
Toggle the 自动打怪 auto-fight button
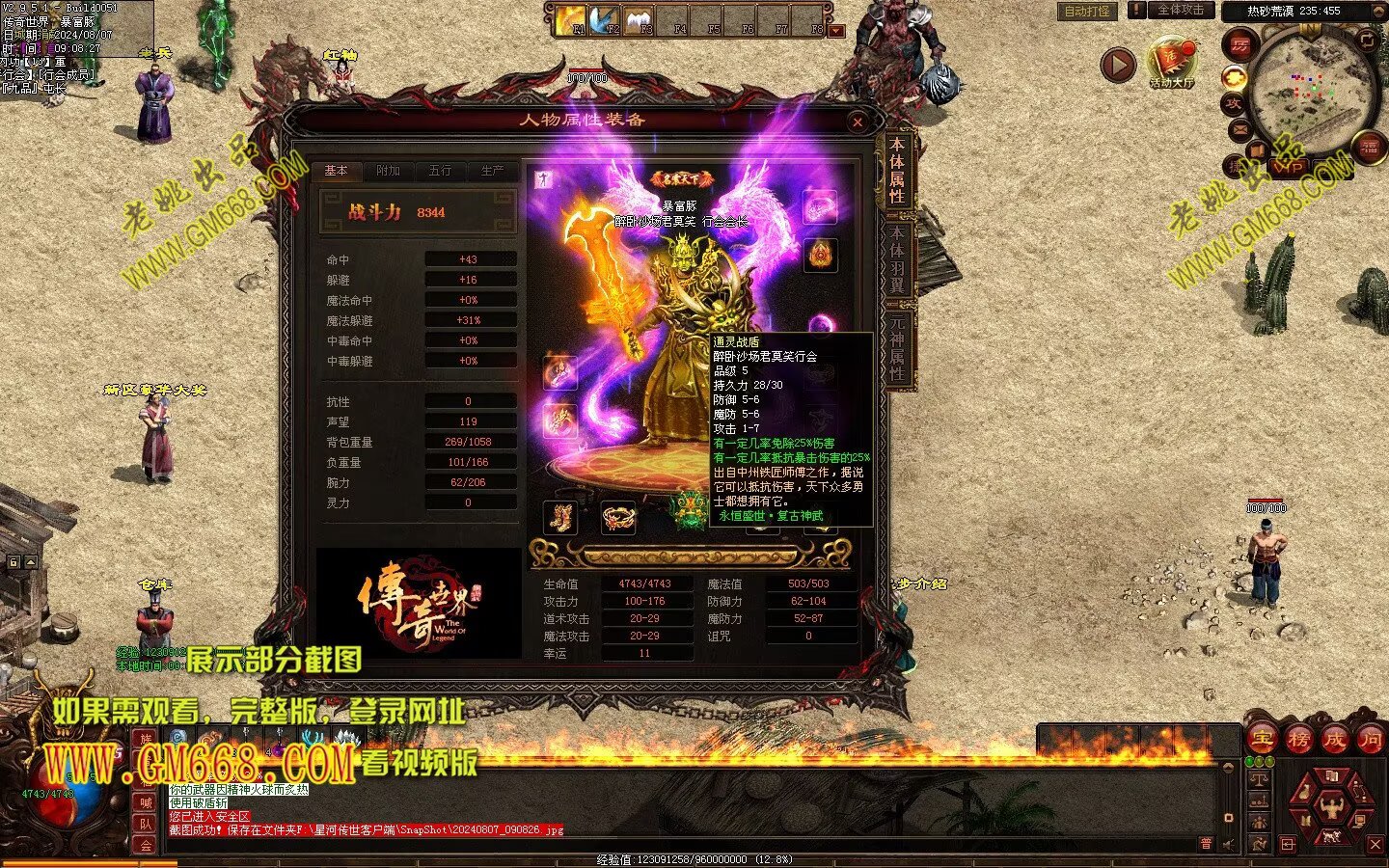point(1087,12)
